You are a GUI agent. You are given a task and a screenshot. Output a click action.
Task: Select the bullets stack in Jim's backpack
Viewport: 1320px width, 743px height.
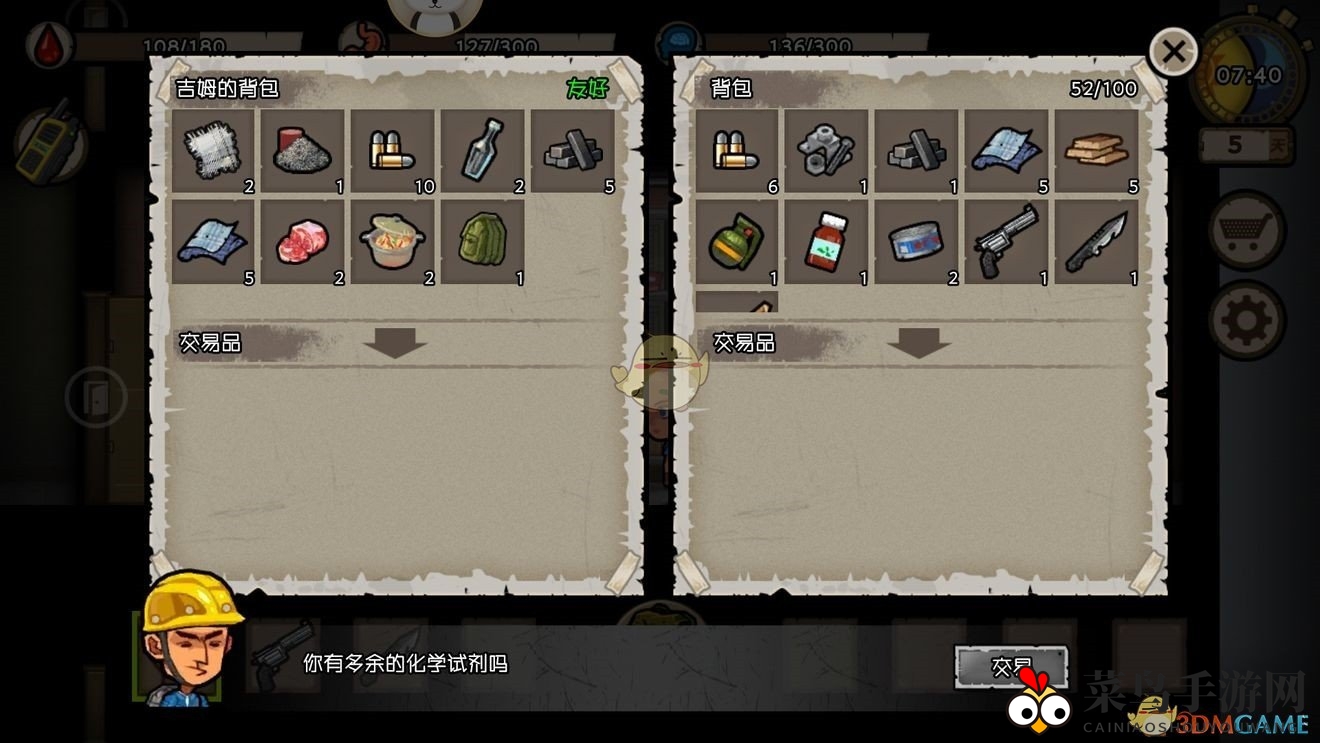coord(393,150)
